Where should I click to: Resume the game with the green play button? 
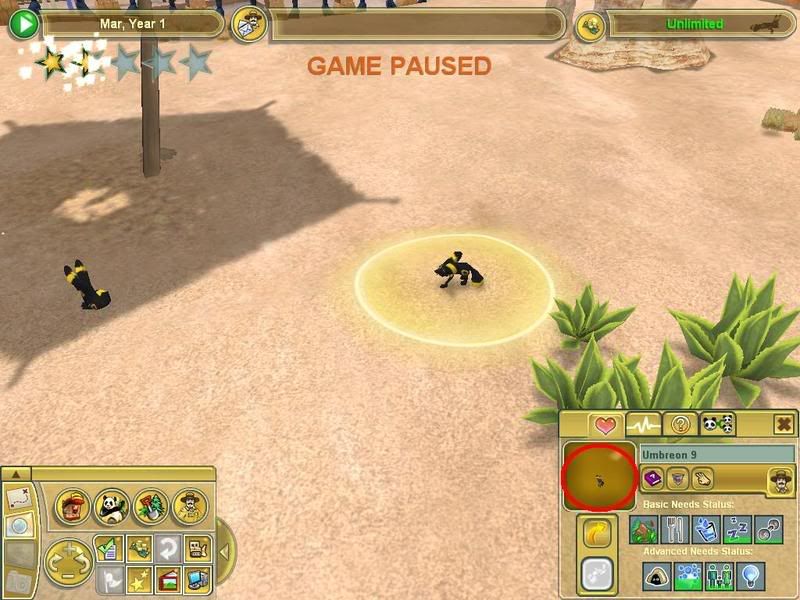tap(22, 24)
